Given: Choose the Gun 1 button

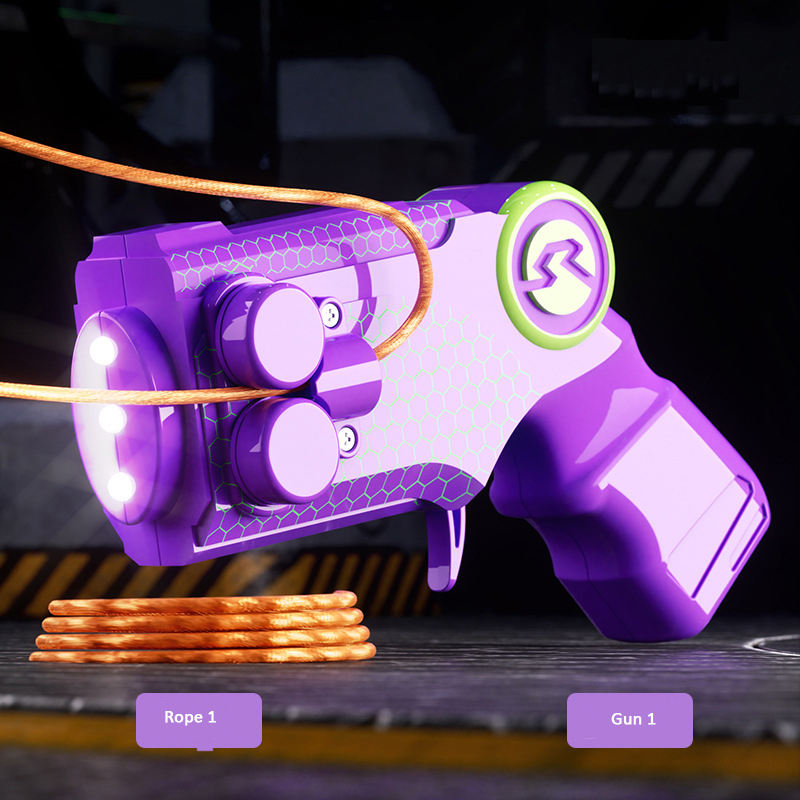Looking at the screenshot, I should [x=629, y=720].
